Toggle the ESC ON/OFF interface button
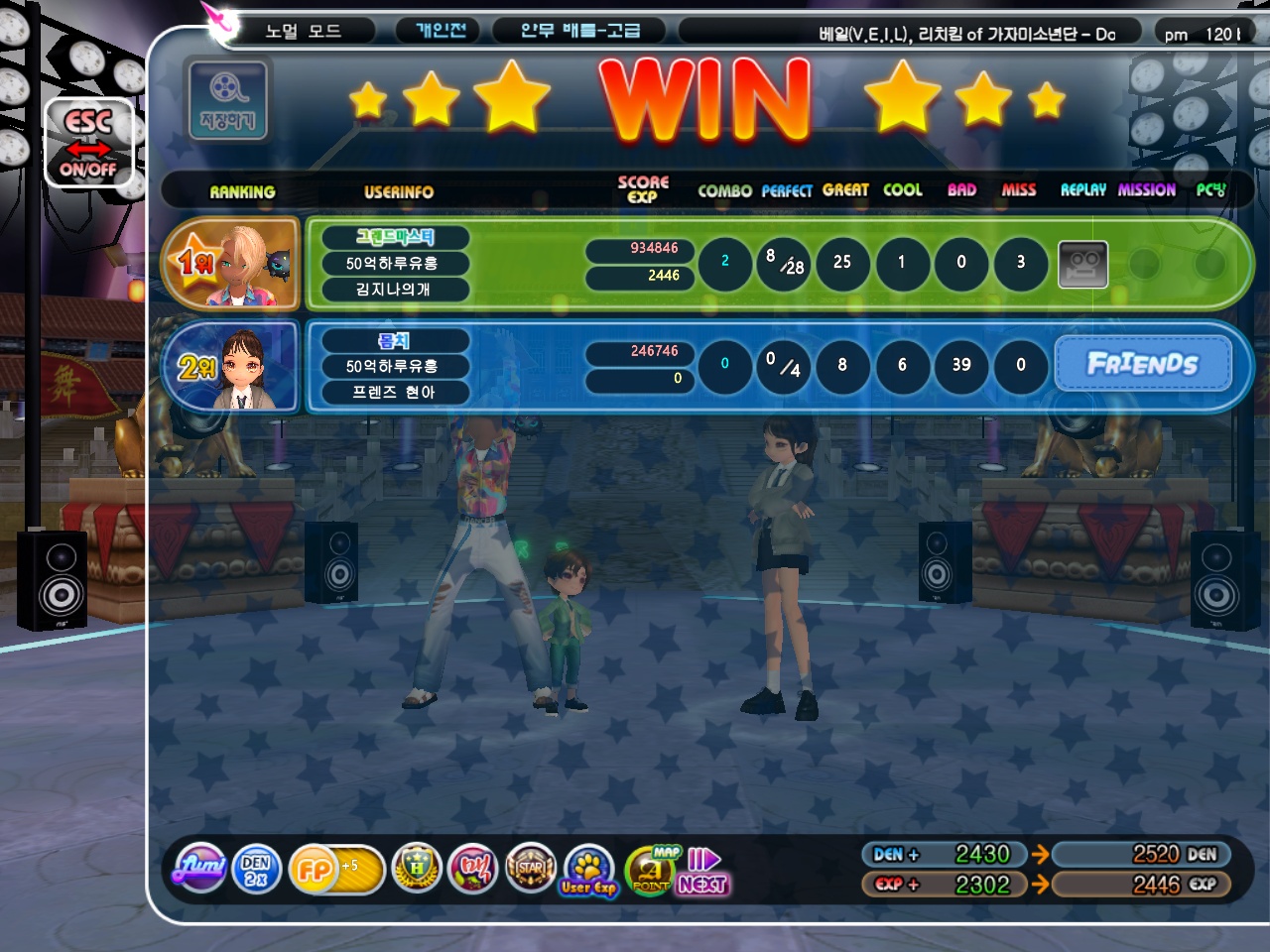The image size is (1270, 952). [x=88, y=144]
